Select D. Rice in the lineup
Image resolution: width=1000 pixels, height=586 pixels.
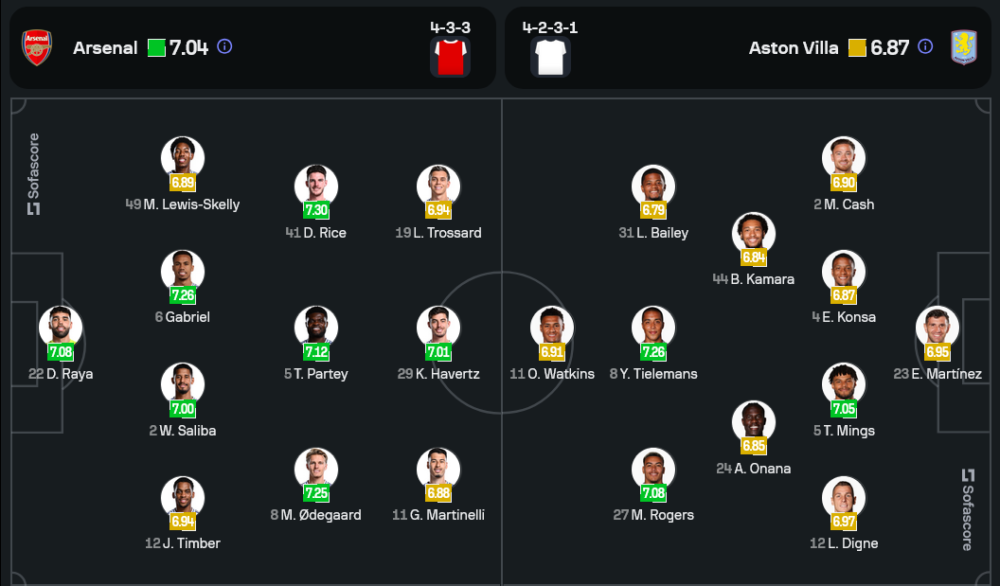(x=316, y=186)
